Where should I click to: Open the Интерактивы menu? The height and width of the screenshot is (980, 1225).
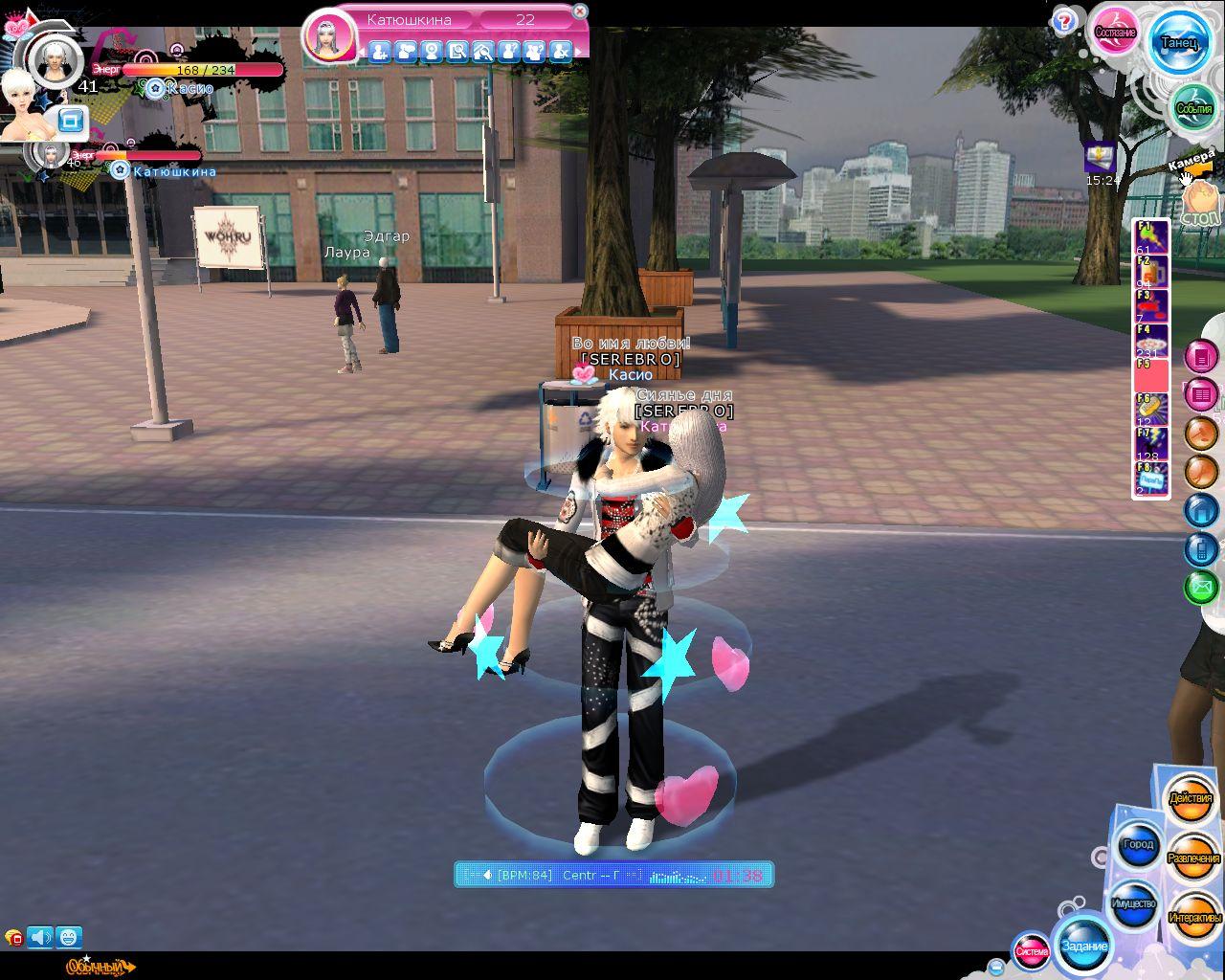(1193, 917)
